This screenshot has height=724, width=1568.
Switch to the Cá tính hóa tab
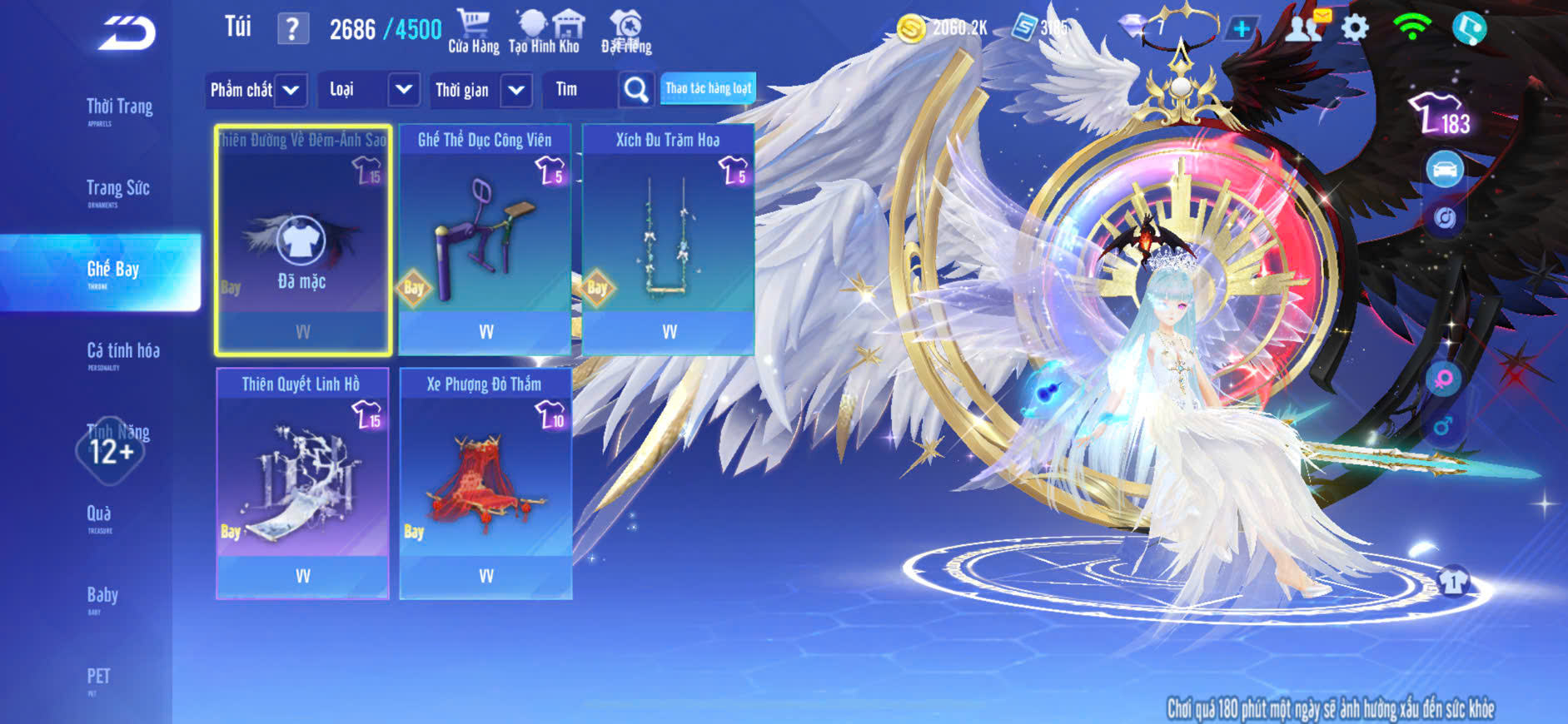coord(122,352)
